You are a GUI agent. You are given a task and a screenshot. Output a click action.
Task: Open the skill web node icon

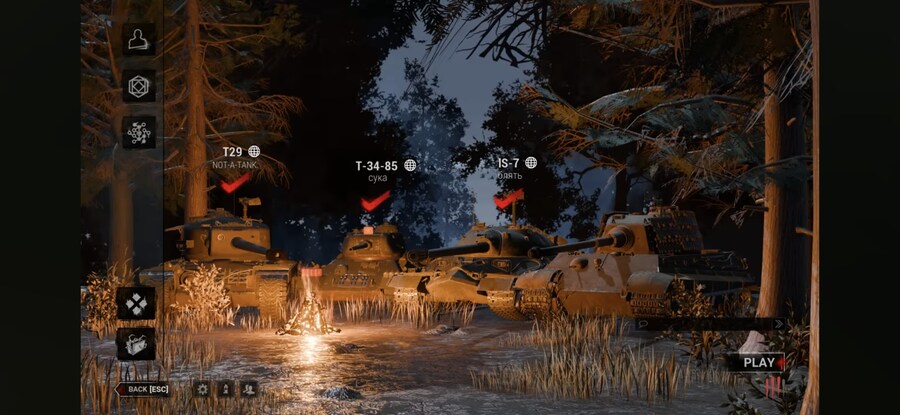pyautogui.click(x=139, y=132)
